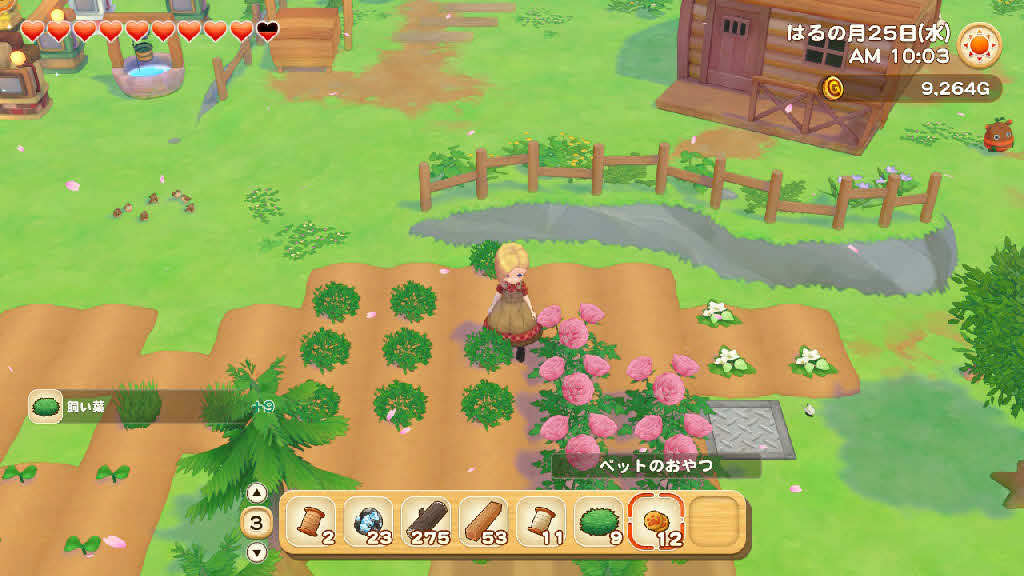
Task: Click the sunny weather icon
Action: coord(979,45)
